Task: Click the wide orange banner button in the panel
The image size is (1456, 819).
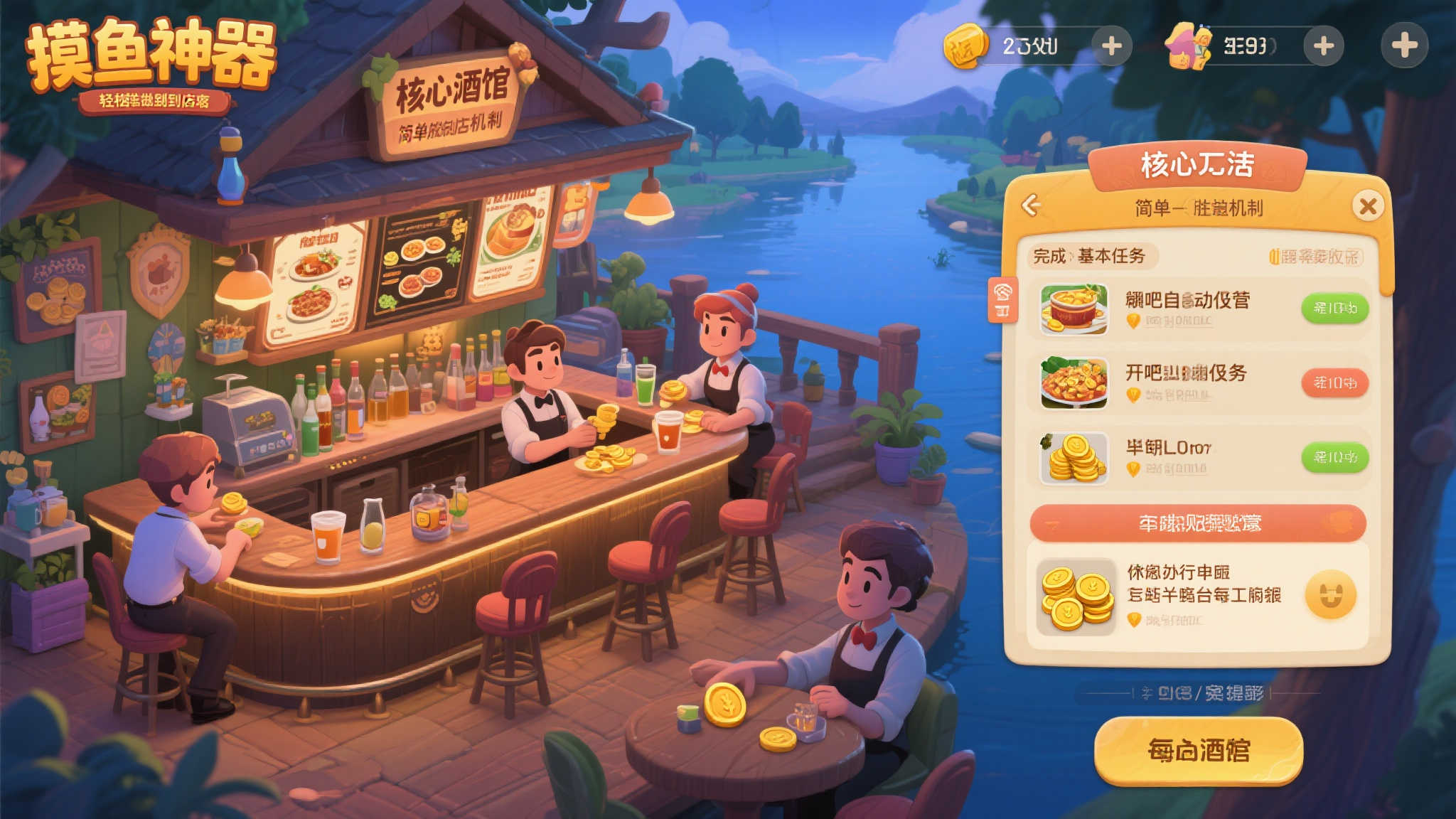Action: click(x=1198, y=524)
